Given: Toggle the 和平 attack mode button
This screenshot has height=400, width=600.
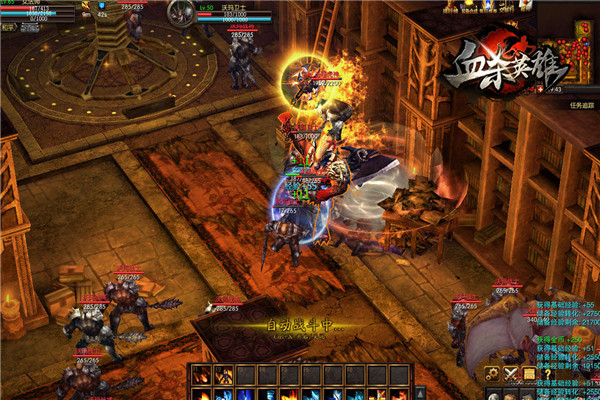Looking at the screenshot, I should [8, 27].
